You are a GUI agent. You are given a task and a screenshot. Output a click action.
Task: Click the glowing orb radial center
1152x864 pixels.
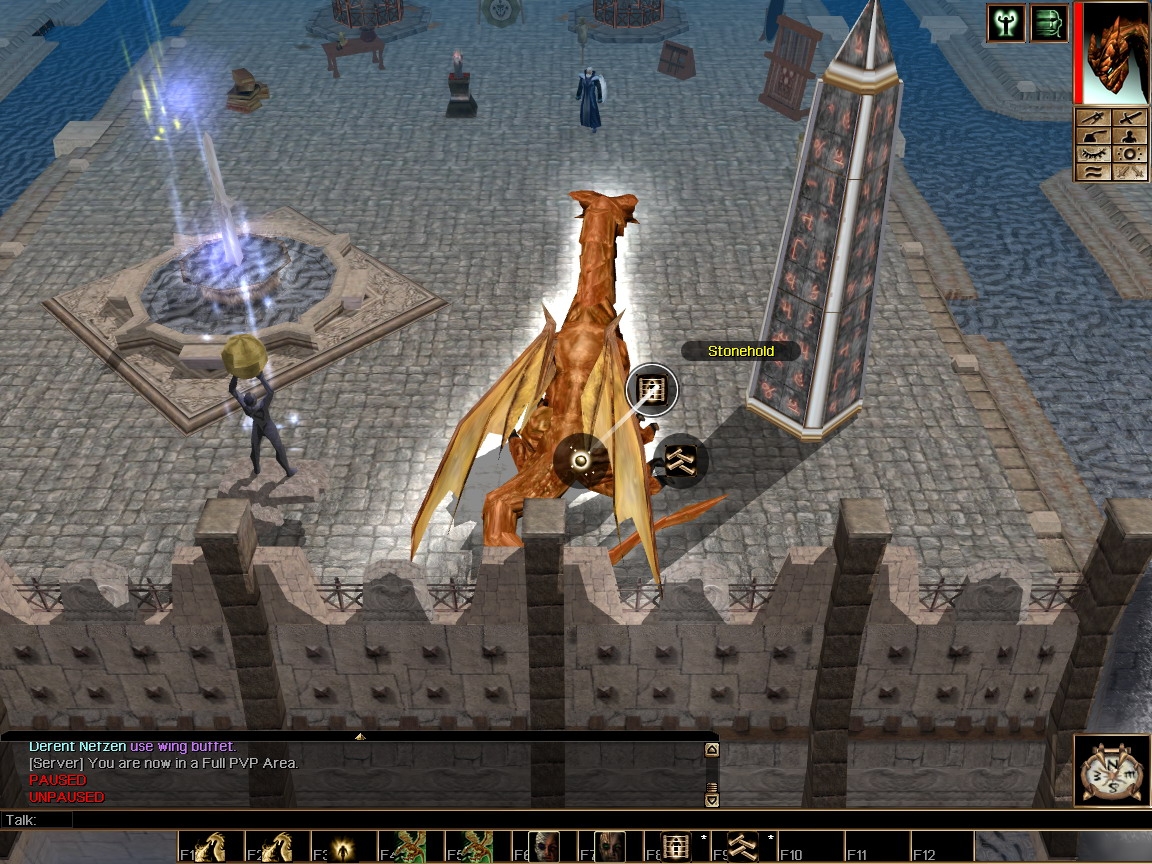(x=580, y=461)
